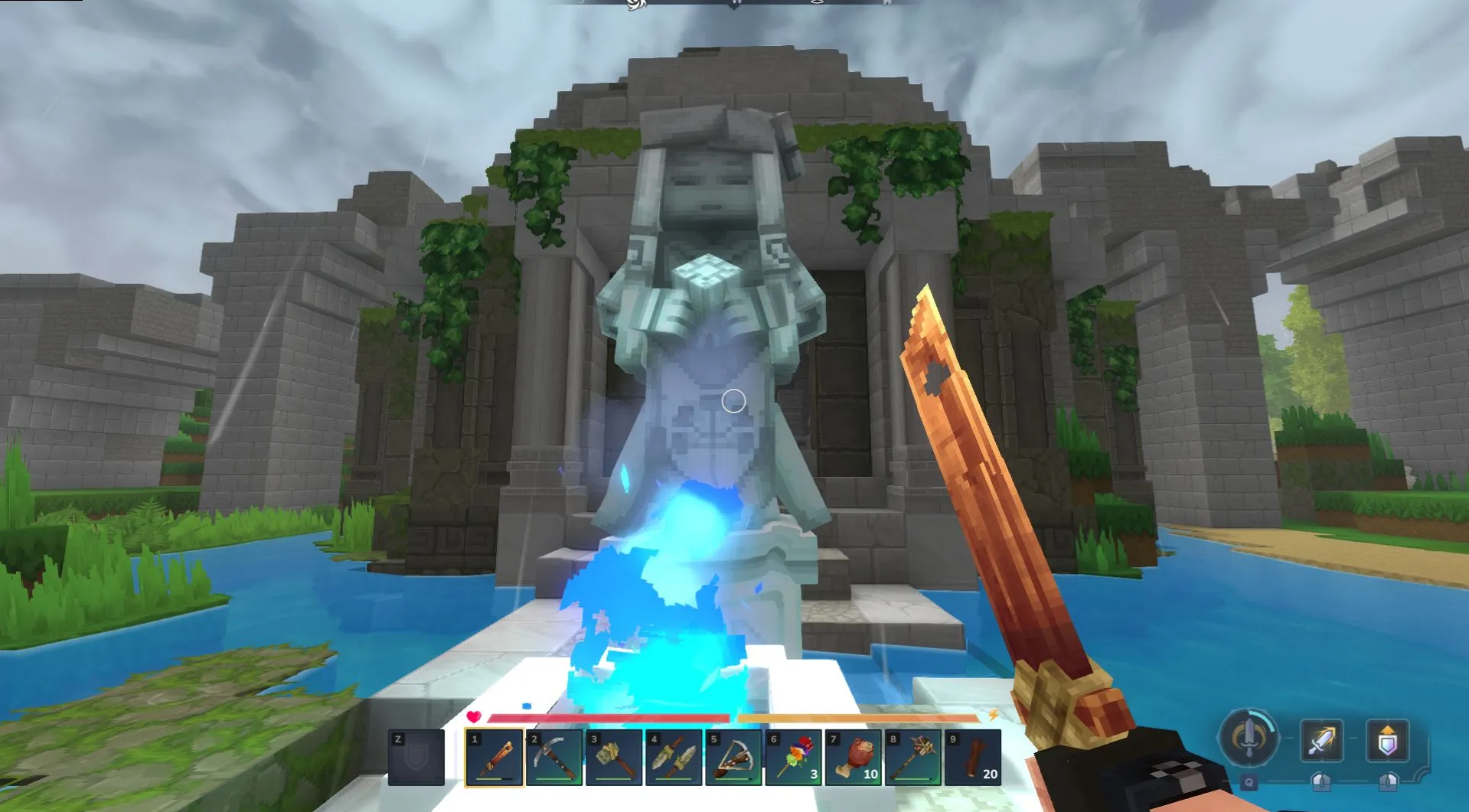Select the copper sword in hotbar slot 1
The height and width of the screenshot is (812, 1469).
(x=495, y=758)
